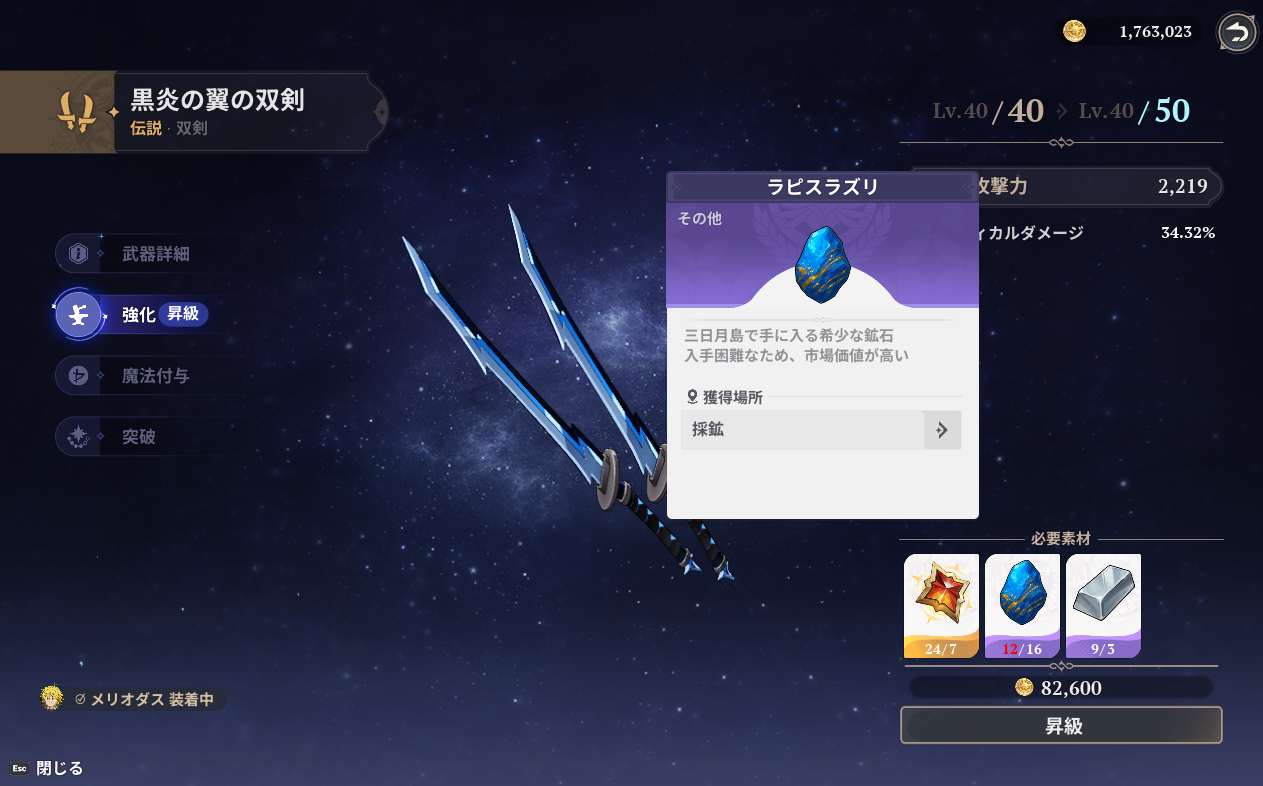
Task: Go to the 採鉱 mining acquisition location
Action: [821, 430]
